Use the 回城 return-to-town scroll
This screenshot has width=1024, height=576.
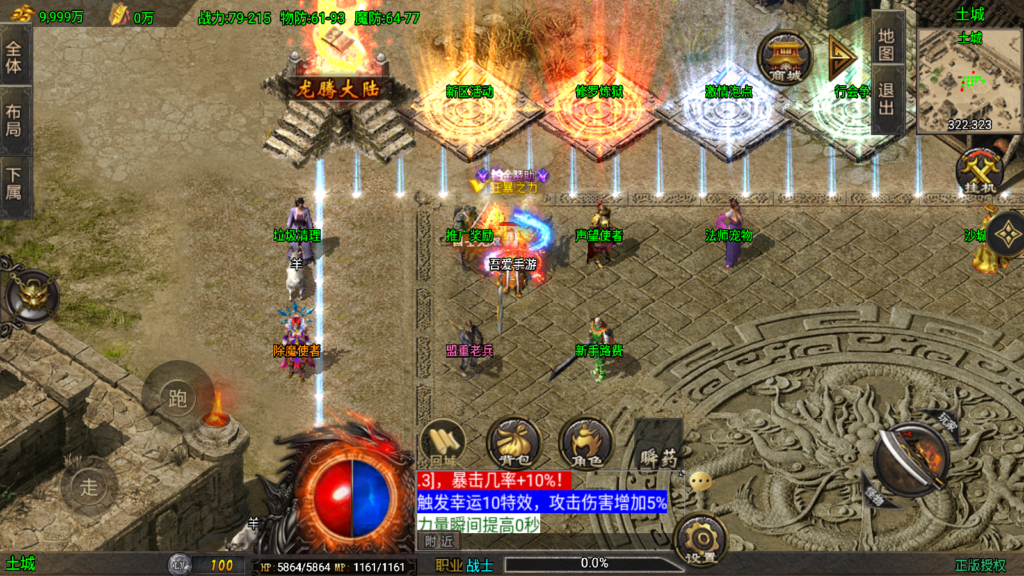[x=442, y=442]
